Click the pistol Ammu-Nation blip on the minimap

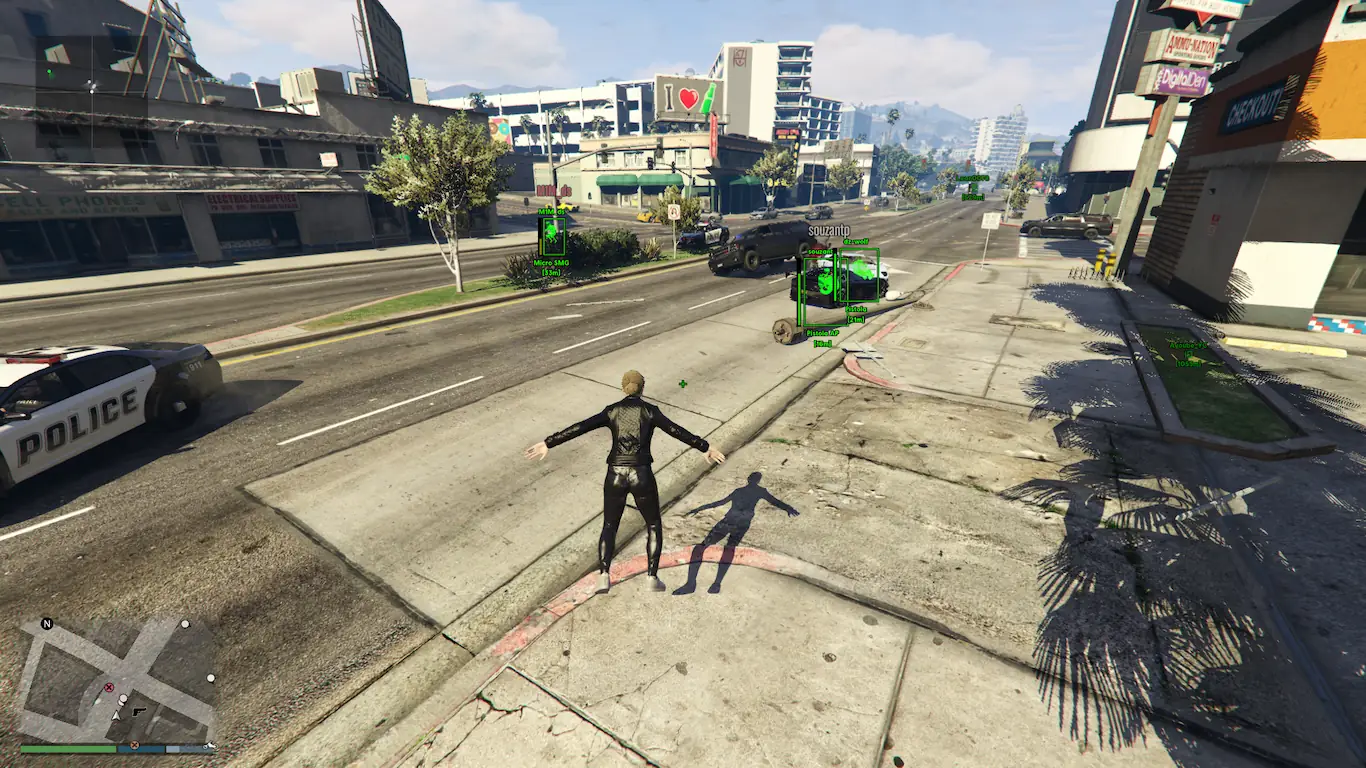coord(139,711)
